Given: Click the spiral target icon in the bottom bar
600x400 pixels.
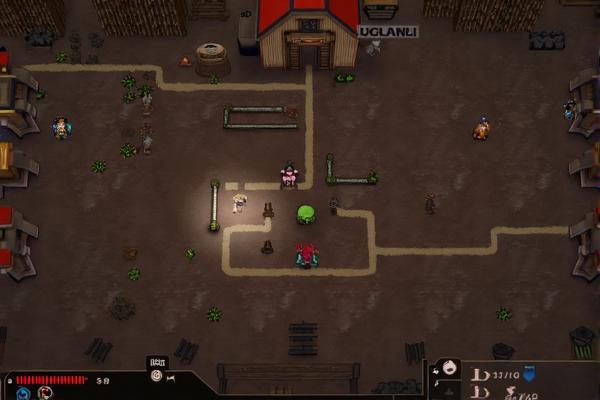Looking at the screenshot, I should (x=155, y=376).
